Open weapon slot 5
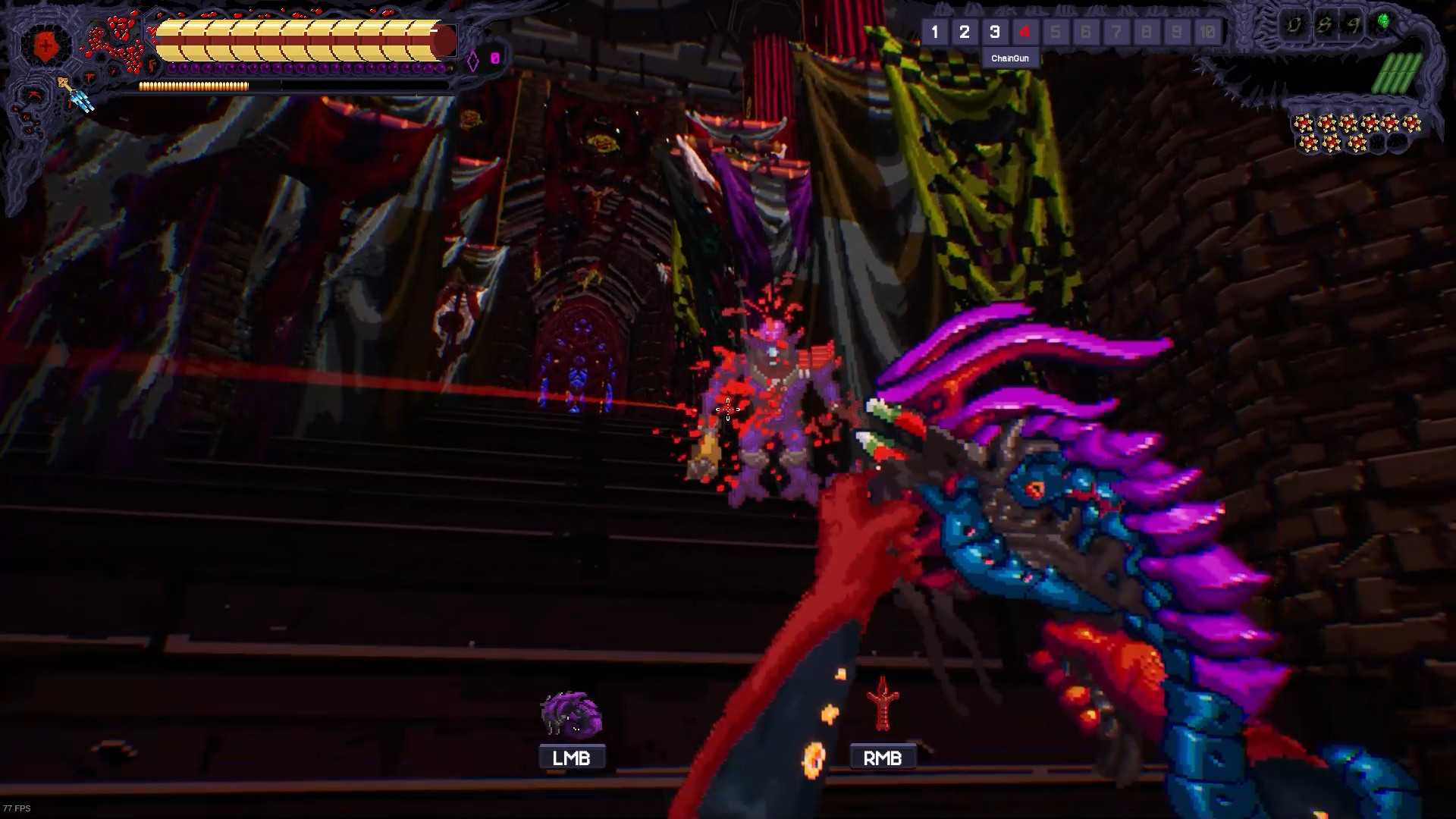The height and width of the screenshot is (819, 1456). (x=1056, y=32)
